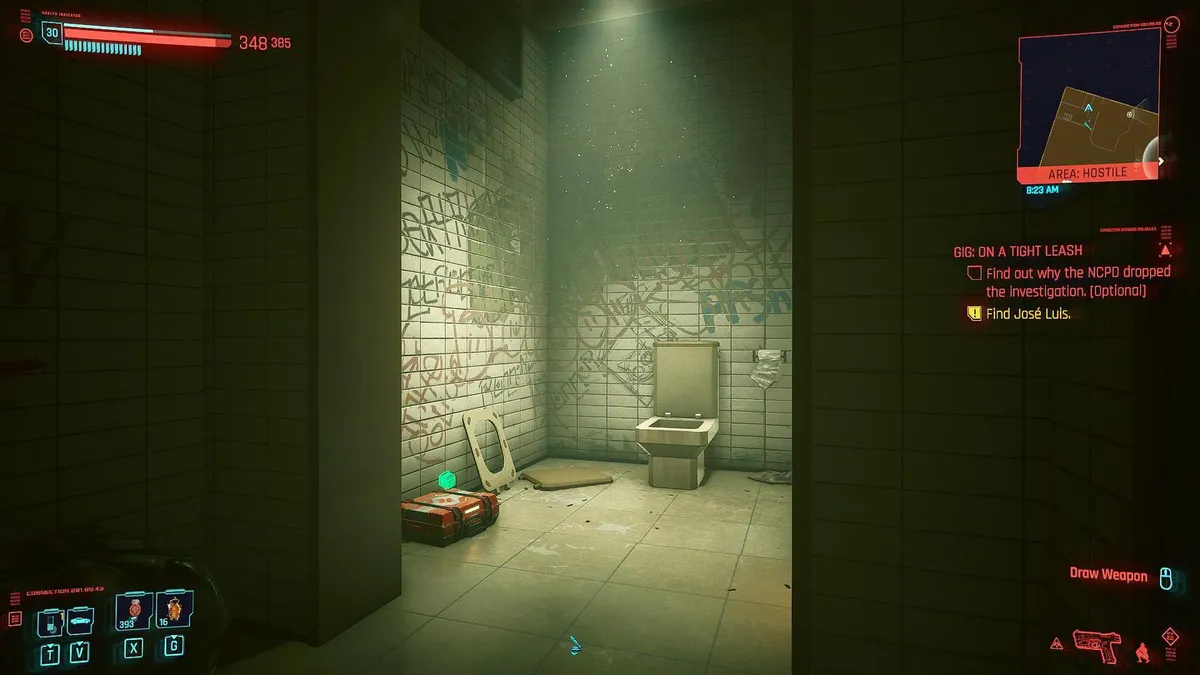The width and height of the screenshot is (1200, 675).
Task: Select the 'Find José Luis' objective
Action: (1028, 313)
